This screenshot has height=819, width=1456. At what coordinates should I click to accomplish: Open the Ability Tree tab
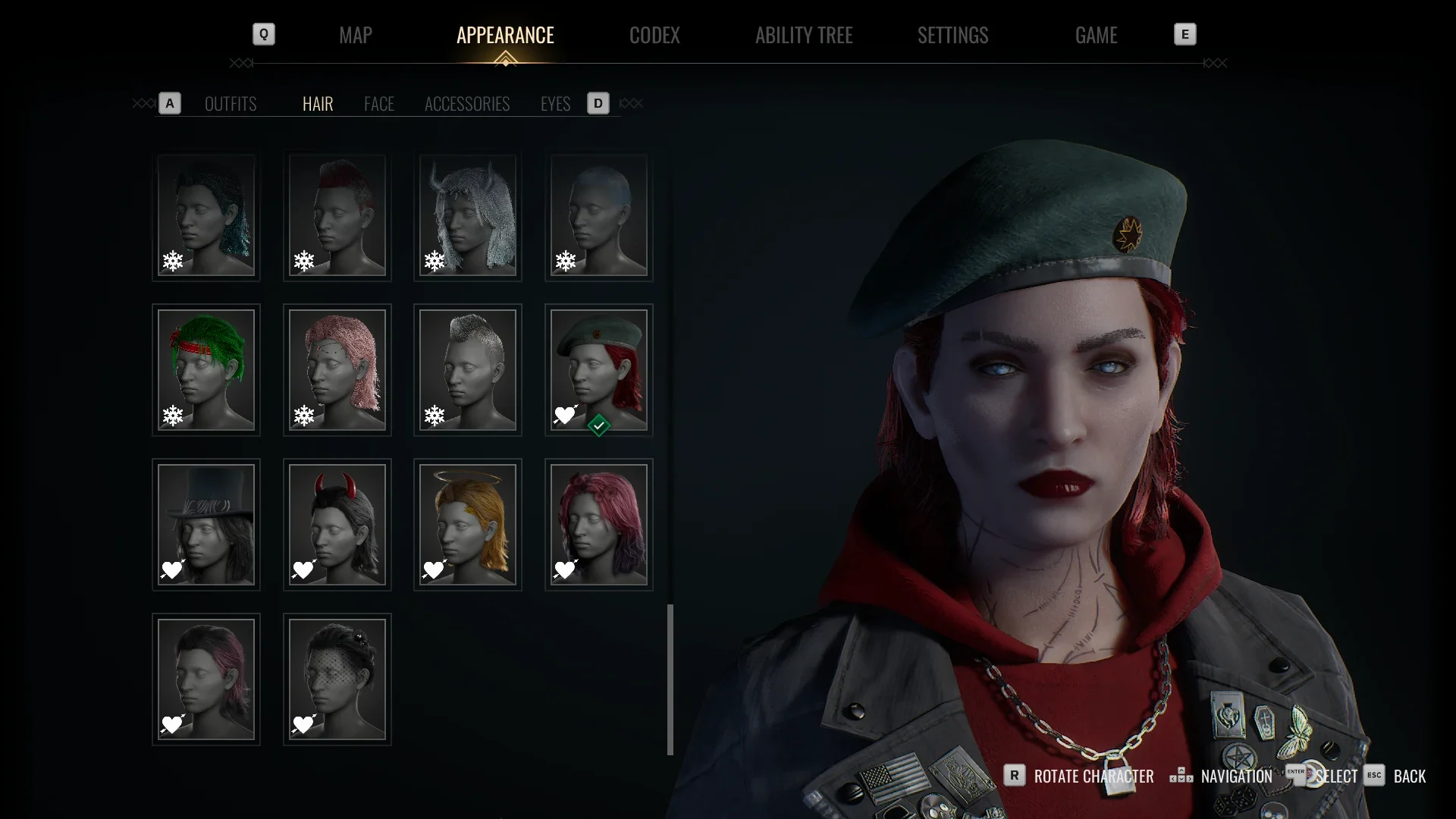[x=804, y=35]
